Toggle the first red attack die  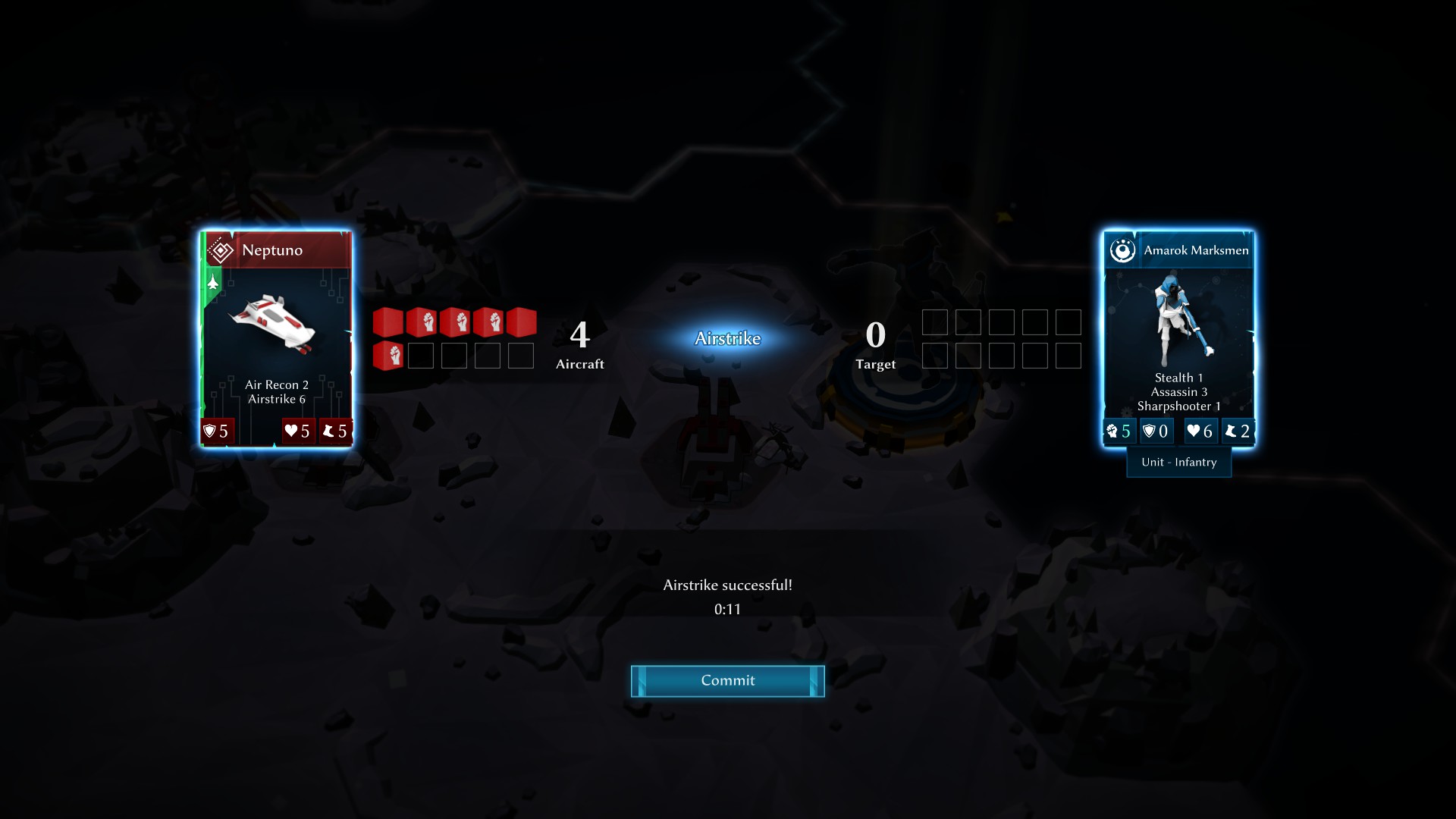tap(388, 322)
